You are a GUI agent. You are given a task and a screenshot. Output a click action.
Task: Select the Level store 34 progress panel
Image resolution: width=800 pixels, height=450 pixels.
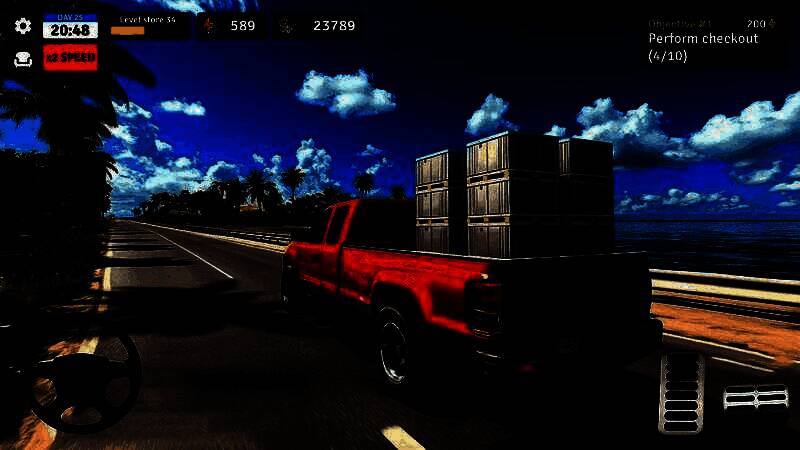tap(150, 25)
